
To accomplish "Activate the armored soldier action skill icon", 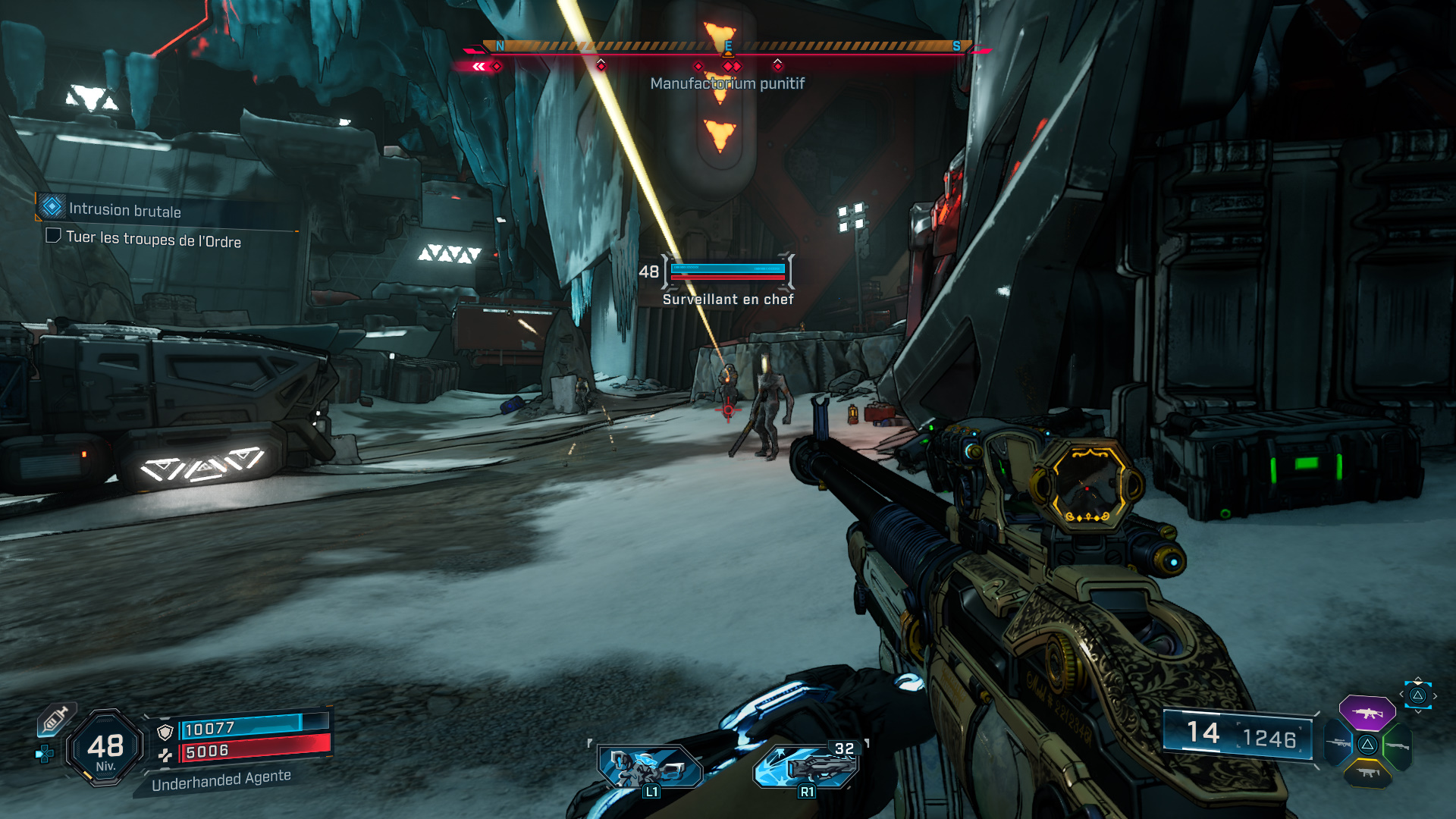I will coord(648,766).
